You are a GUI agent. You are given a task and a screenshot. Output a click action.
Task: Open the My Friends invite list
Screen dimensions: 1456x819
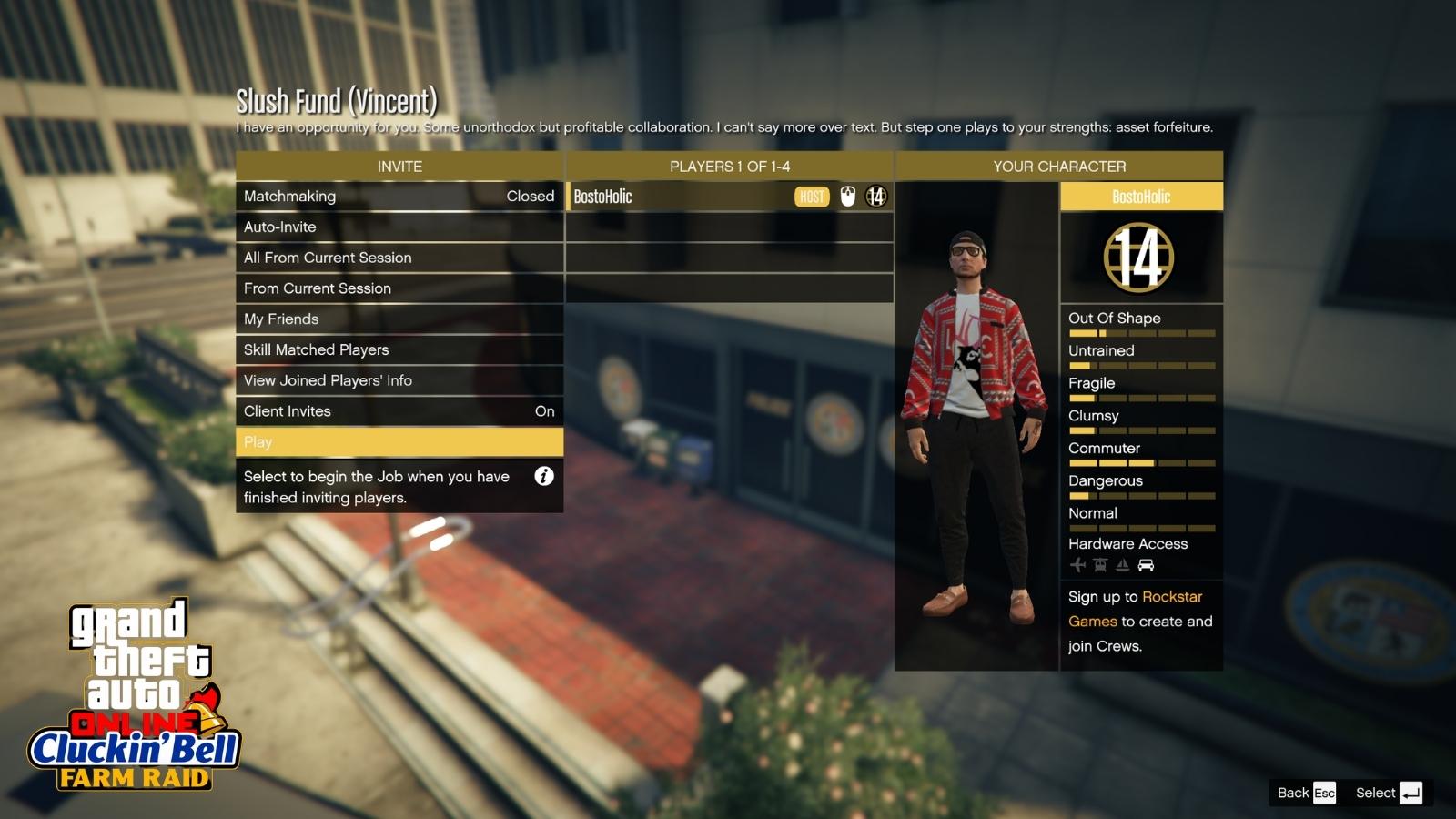pos(399,318)
